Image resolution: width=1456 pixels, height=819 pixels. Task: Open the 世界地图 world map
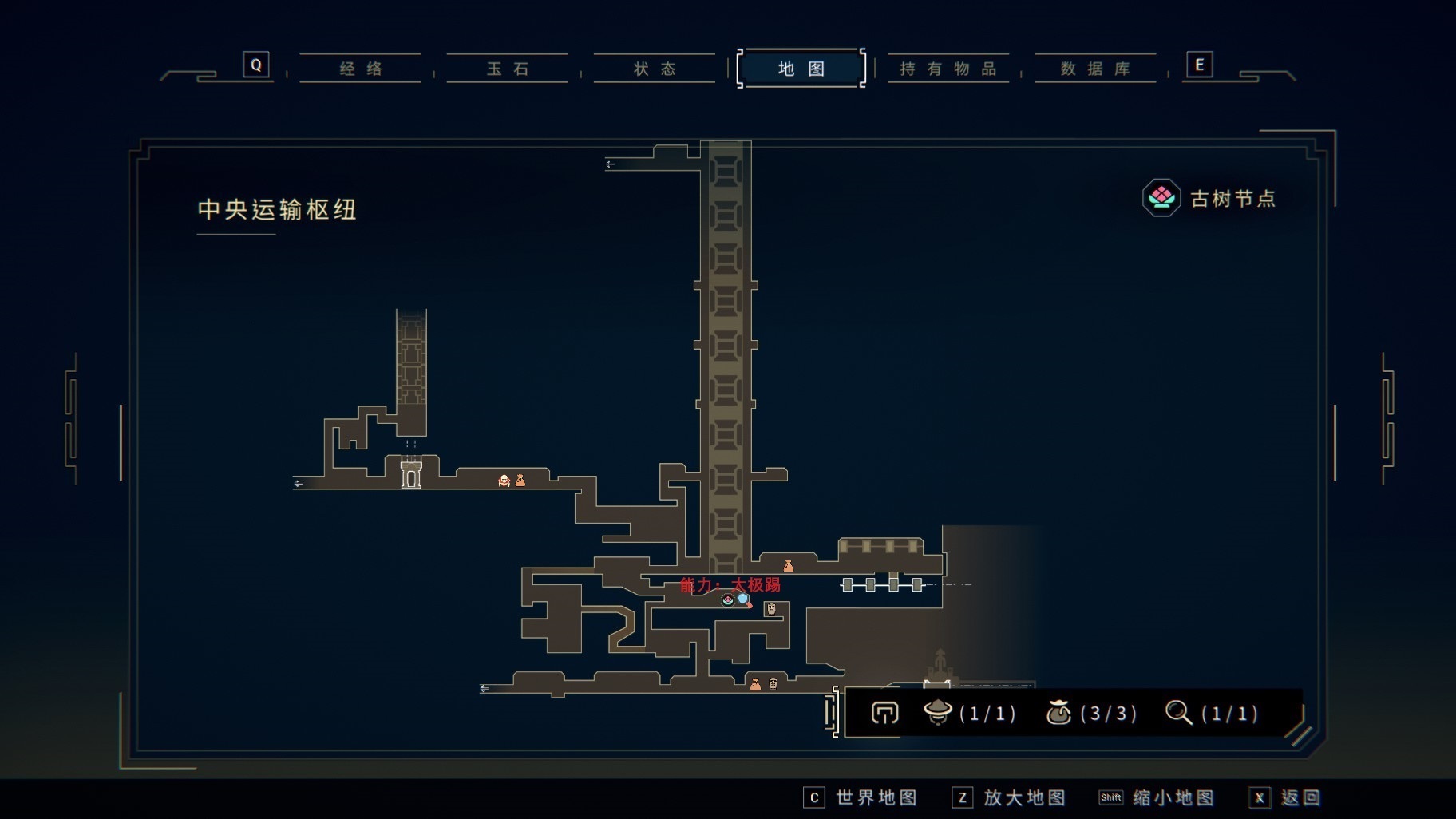861,797
